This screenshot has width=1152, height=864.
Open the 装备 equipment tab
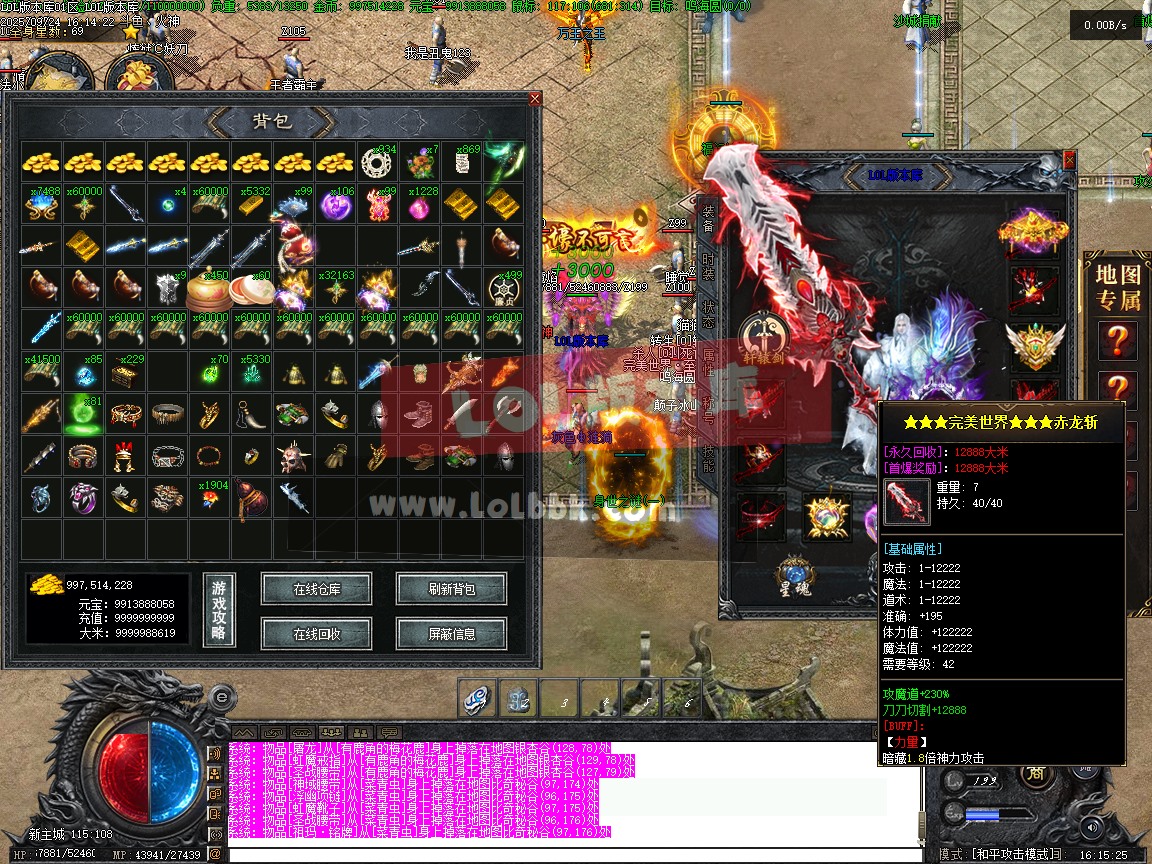[x=708, y=220]
